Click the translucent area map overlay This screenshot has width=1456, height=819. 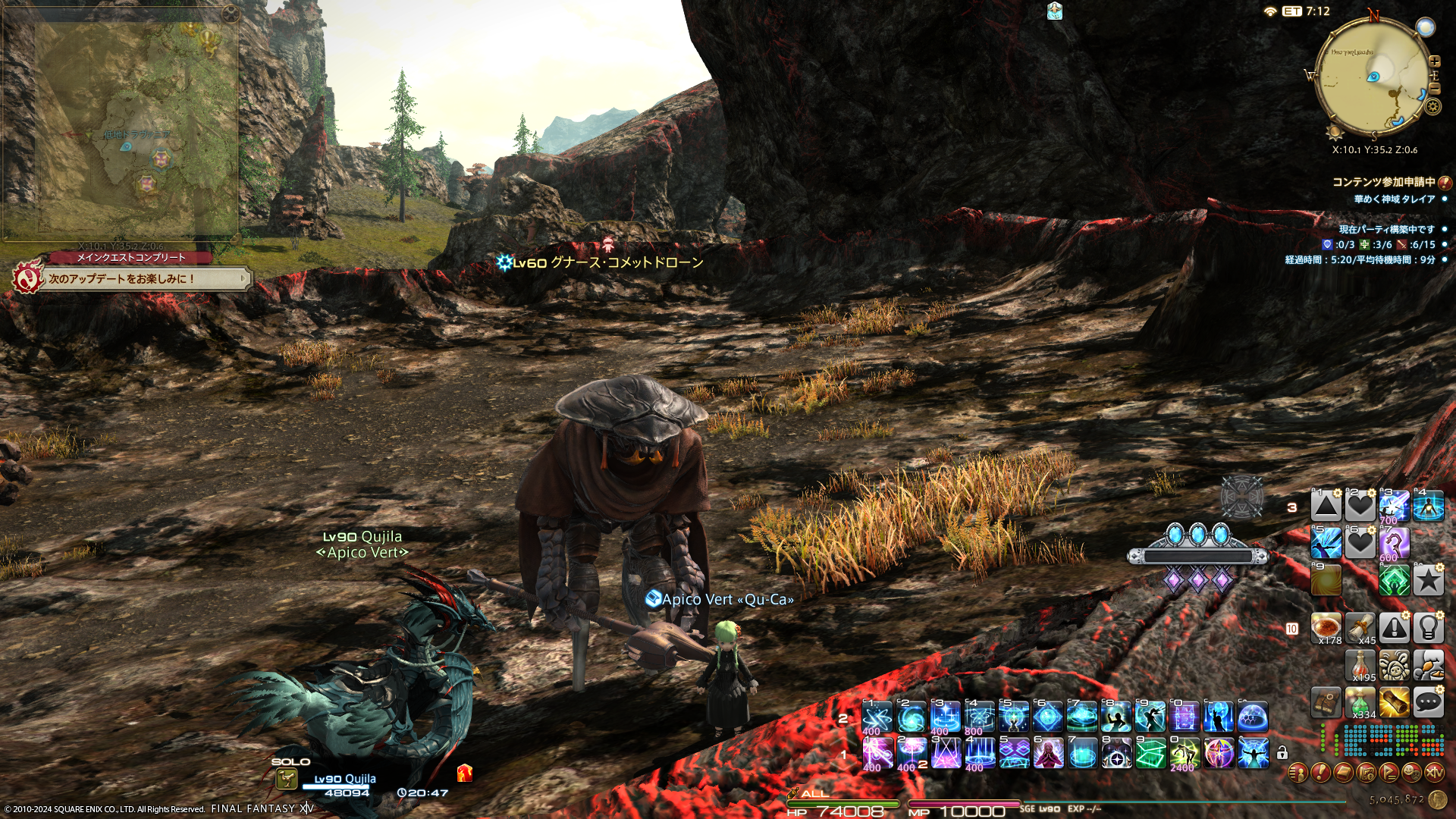tap(121, 129)
